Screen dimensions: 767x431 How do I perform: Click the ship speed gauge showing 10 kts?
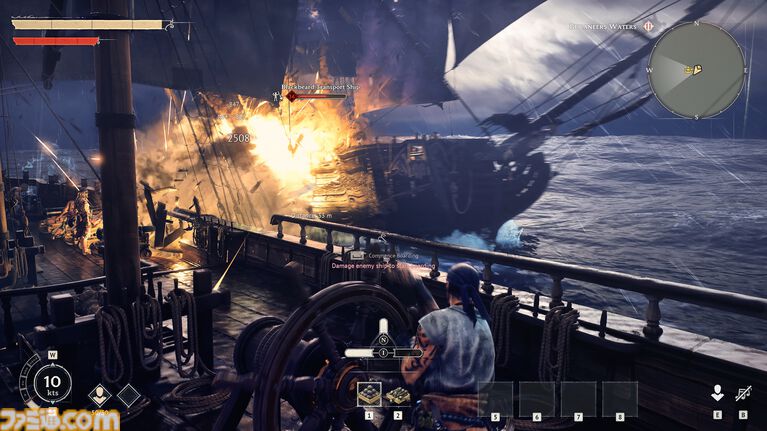click(51, 382)
